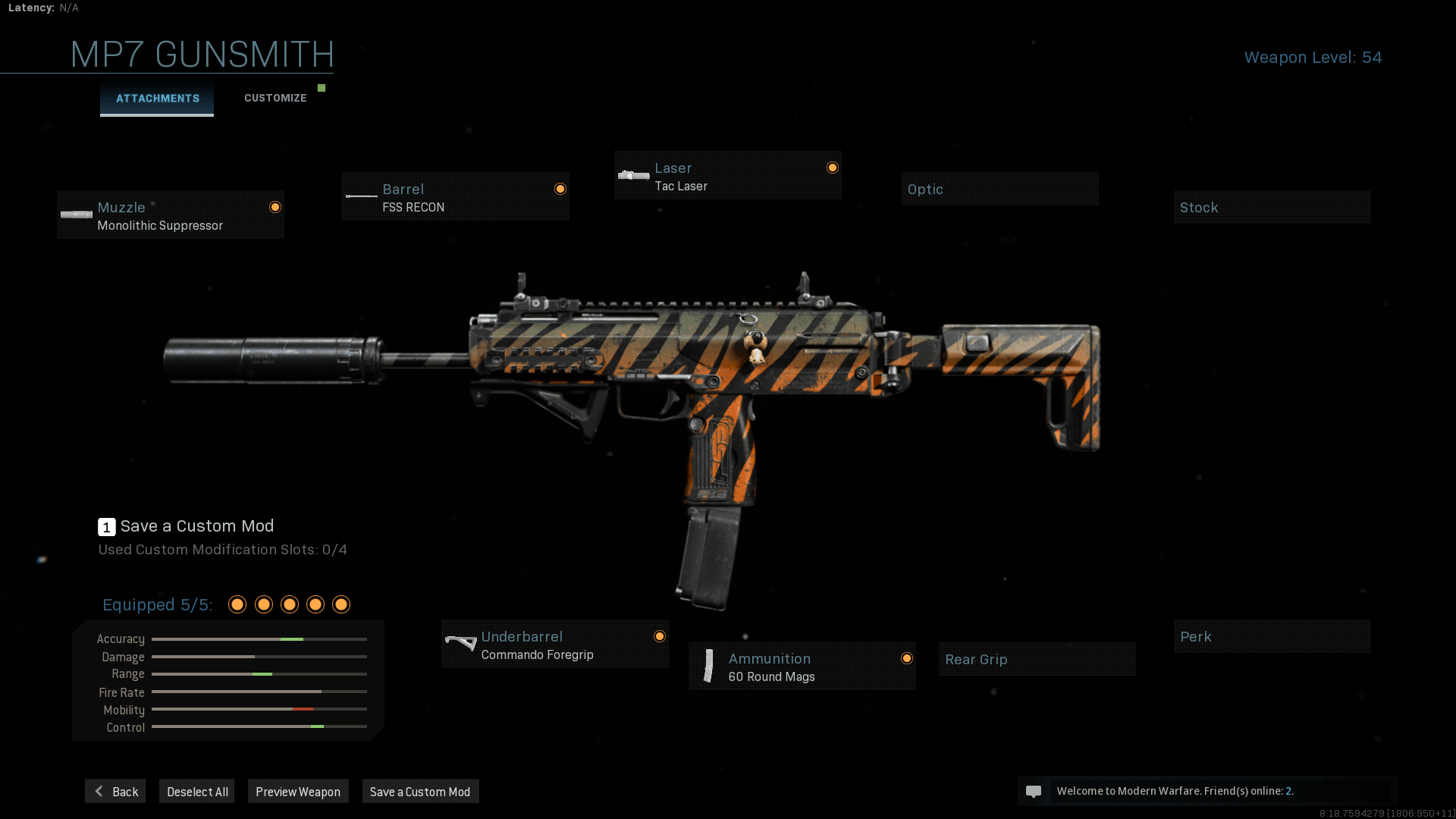Select the Attachments tab
The image size is (1456, 819).
(157, 98)
